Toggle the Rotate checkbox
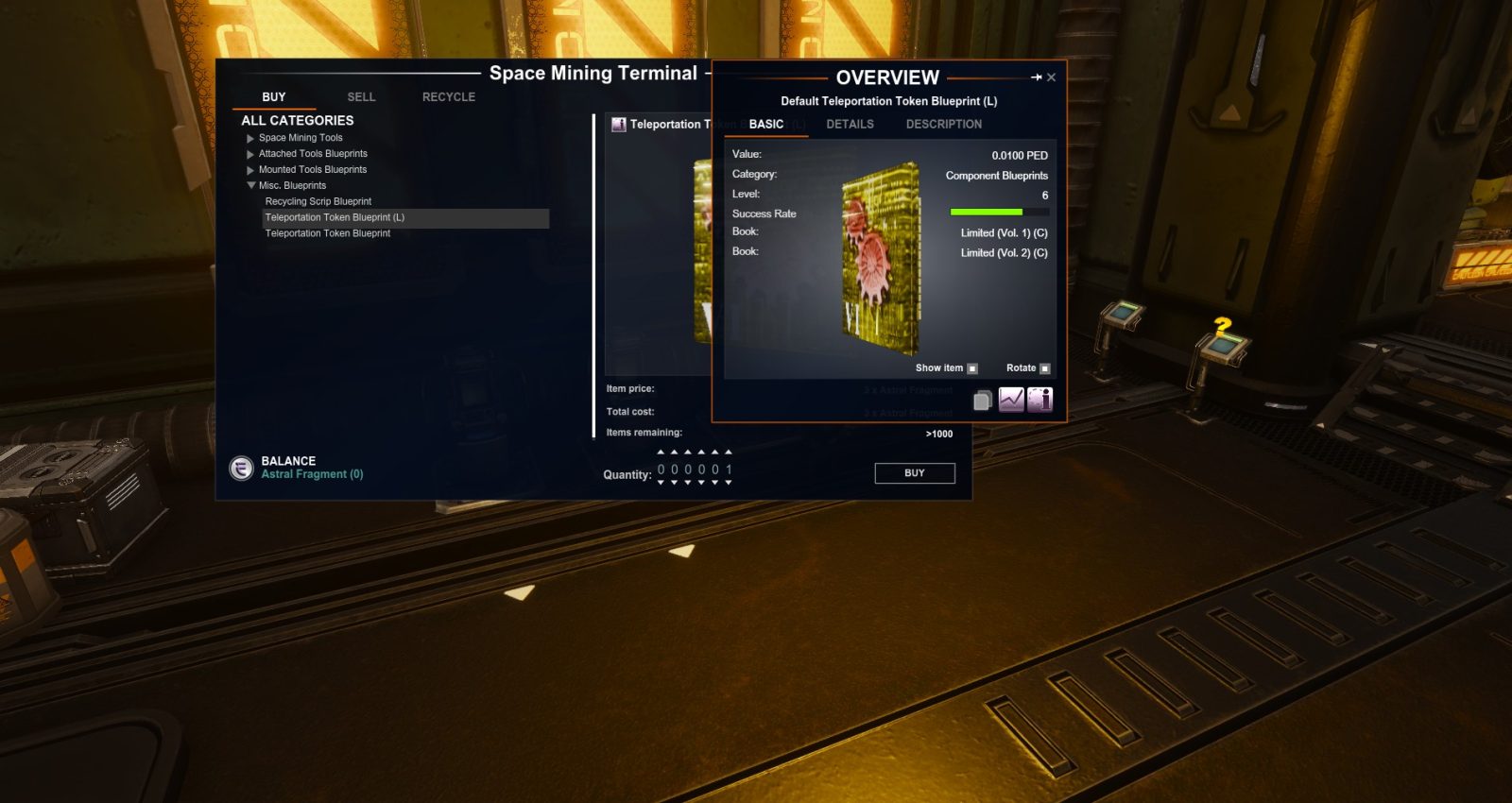This screenshot has width=1512, height=803. (1045, 367)
